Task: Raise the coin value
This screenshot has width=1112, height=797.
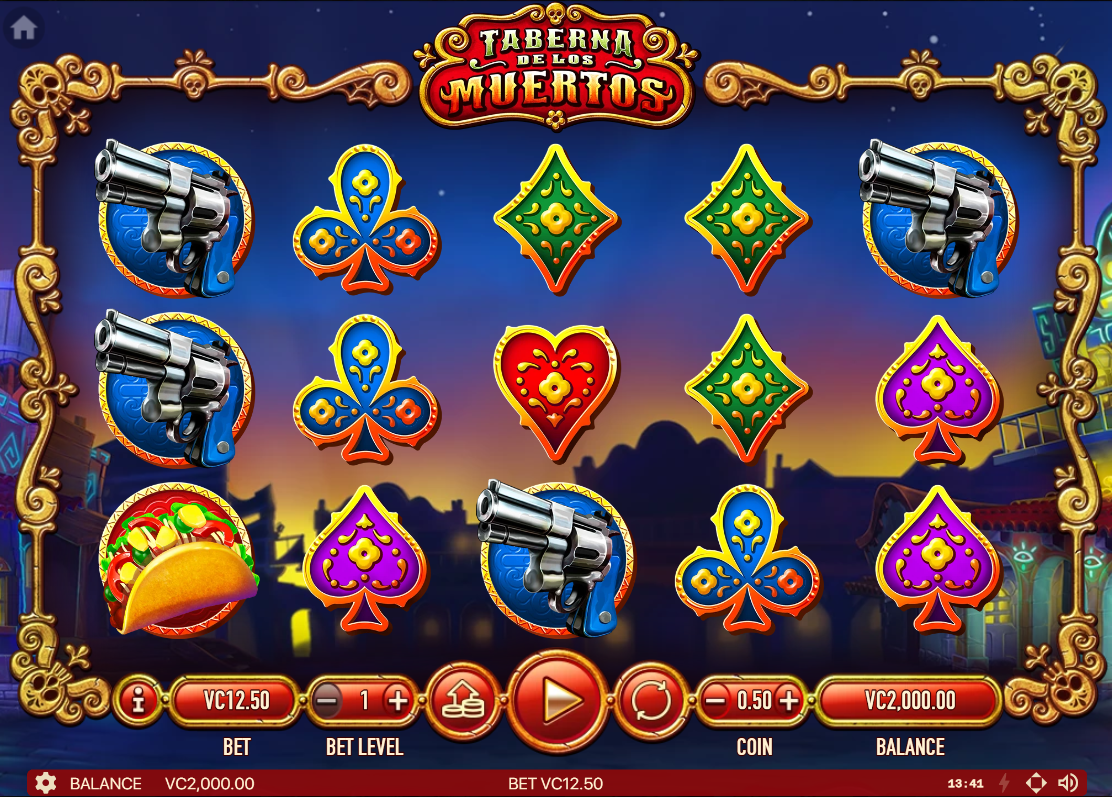Action: [789, 700]
